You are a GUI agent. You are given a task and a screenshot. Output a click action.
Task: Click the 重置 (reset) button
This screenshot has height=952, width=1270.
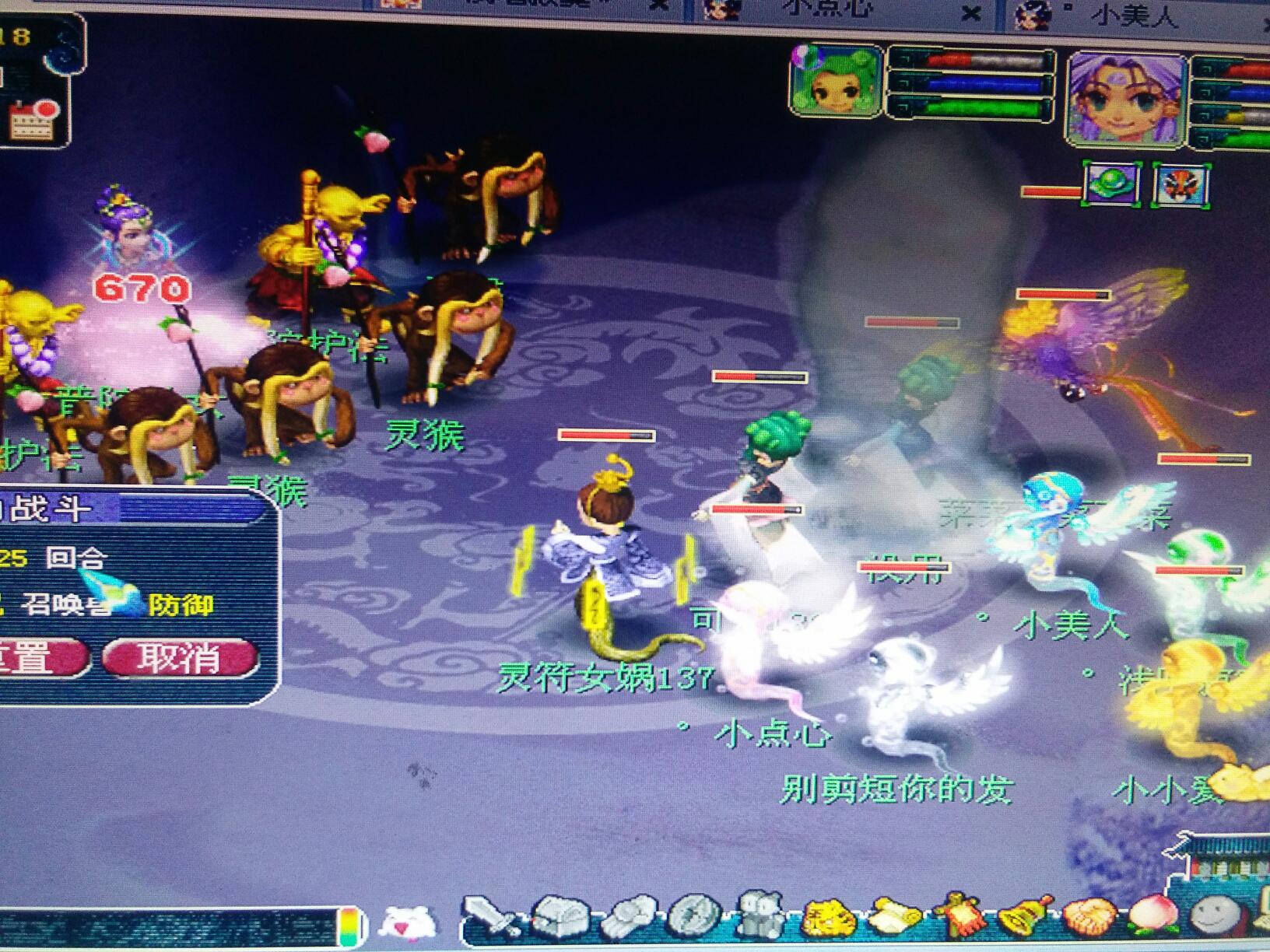coord(37,658)
